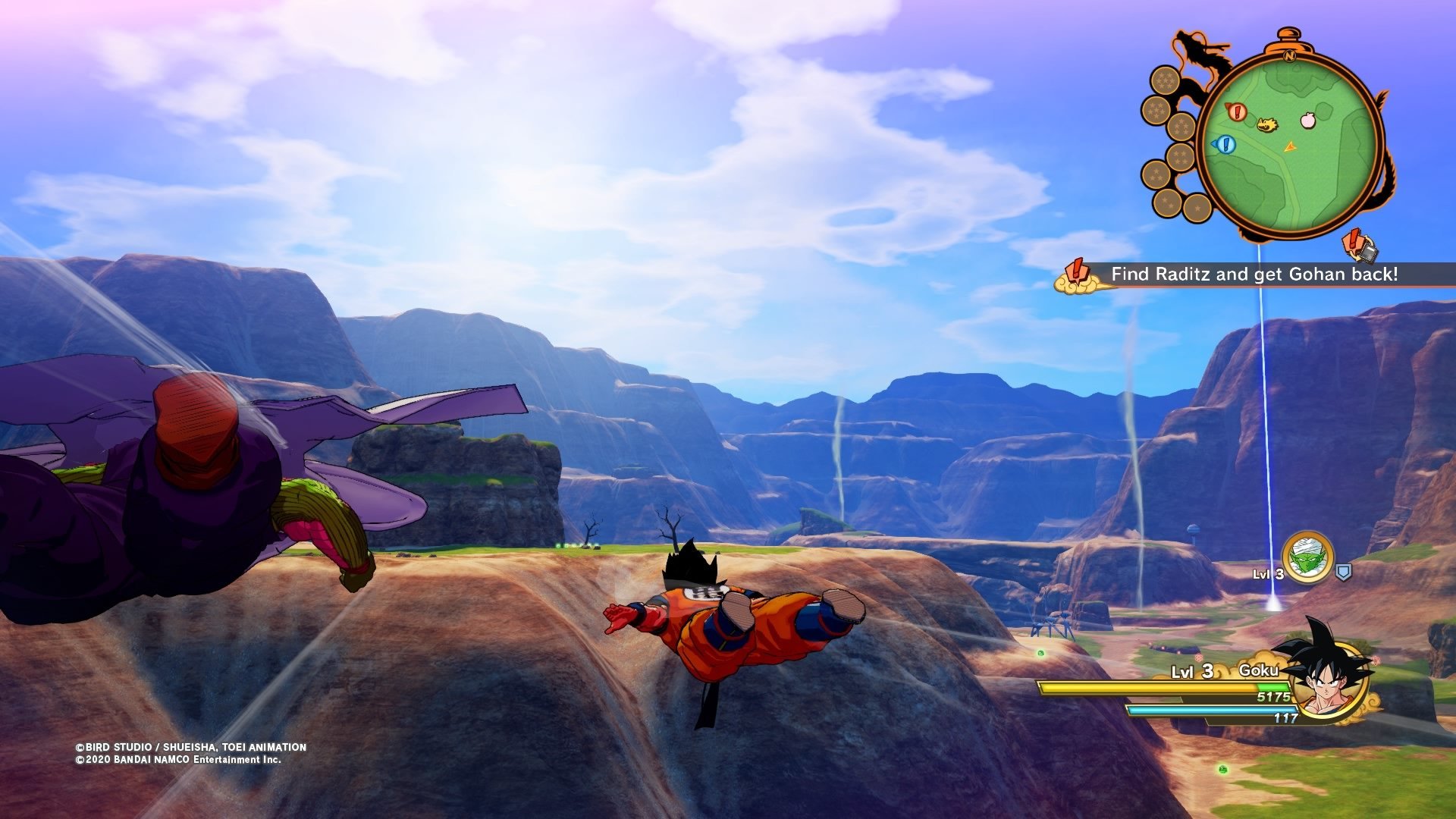Viewport: 1456px width, 819px height.
Task: Select Piccolo's support character portrait
Action: point(1307,558)
